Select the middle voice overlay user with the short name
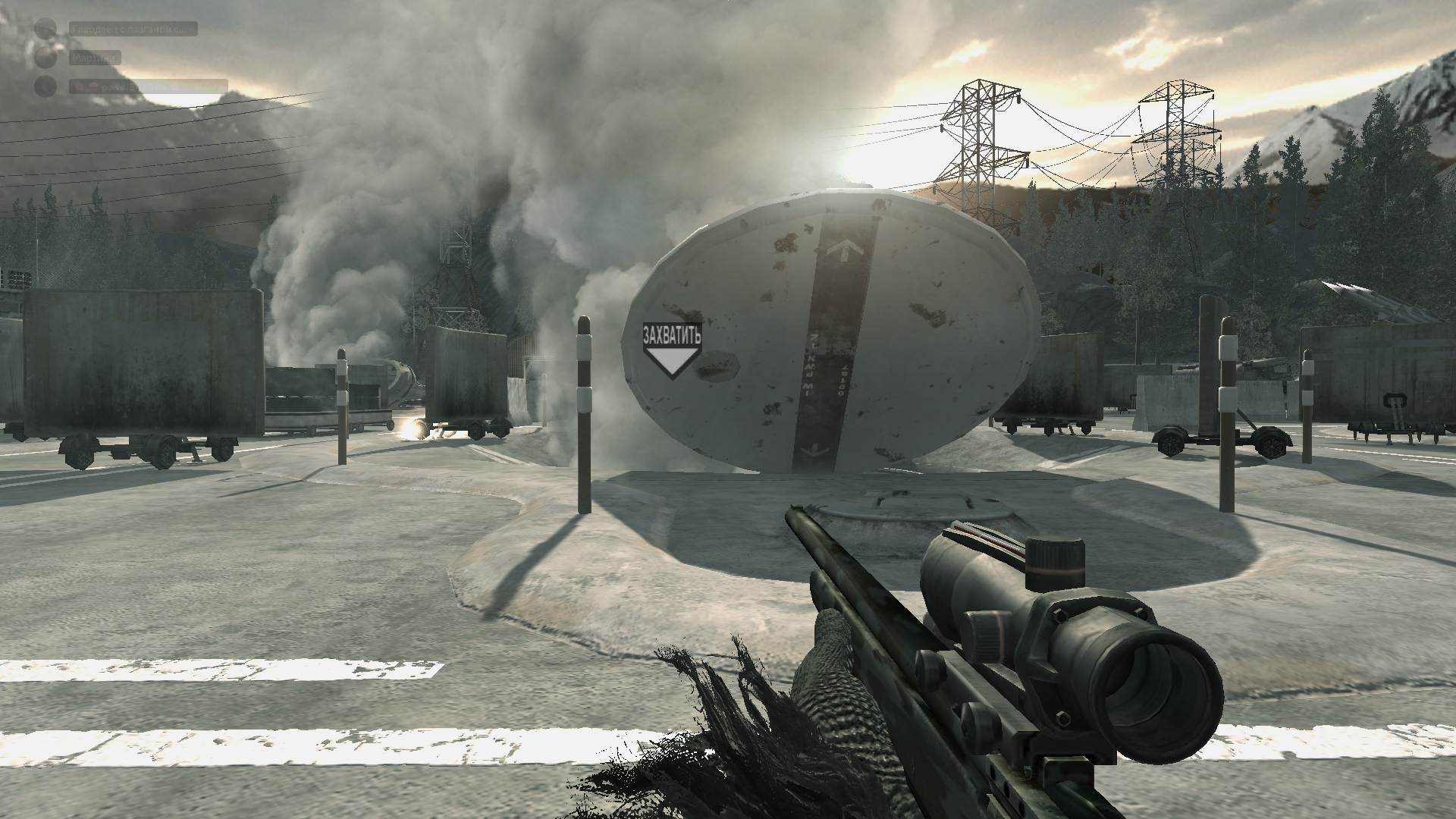This screenshot has height=819, width=1456. (95, 58)
